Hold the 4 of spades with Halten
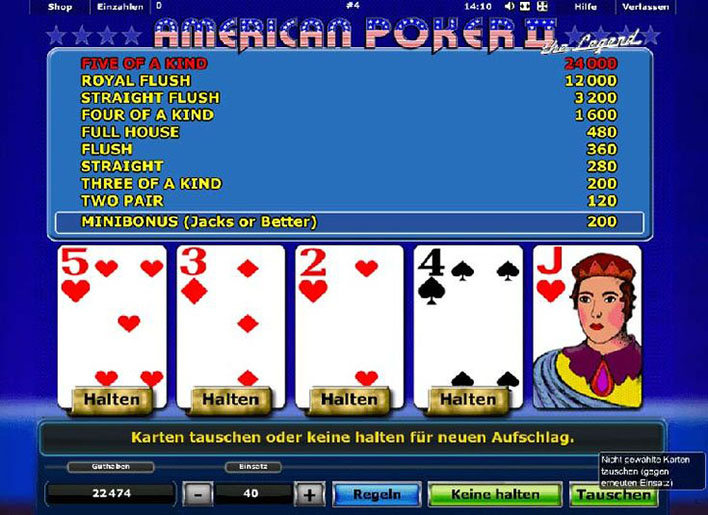 (468, 399)
